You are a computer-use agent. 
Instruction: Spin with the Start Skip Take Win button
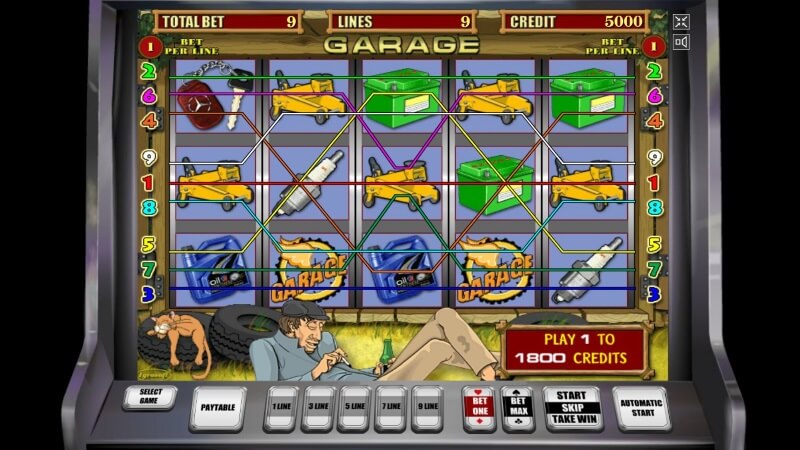pyautogui.click(x=571, y=408)
